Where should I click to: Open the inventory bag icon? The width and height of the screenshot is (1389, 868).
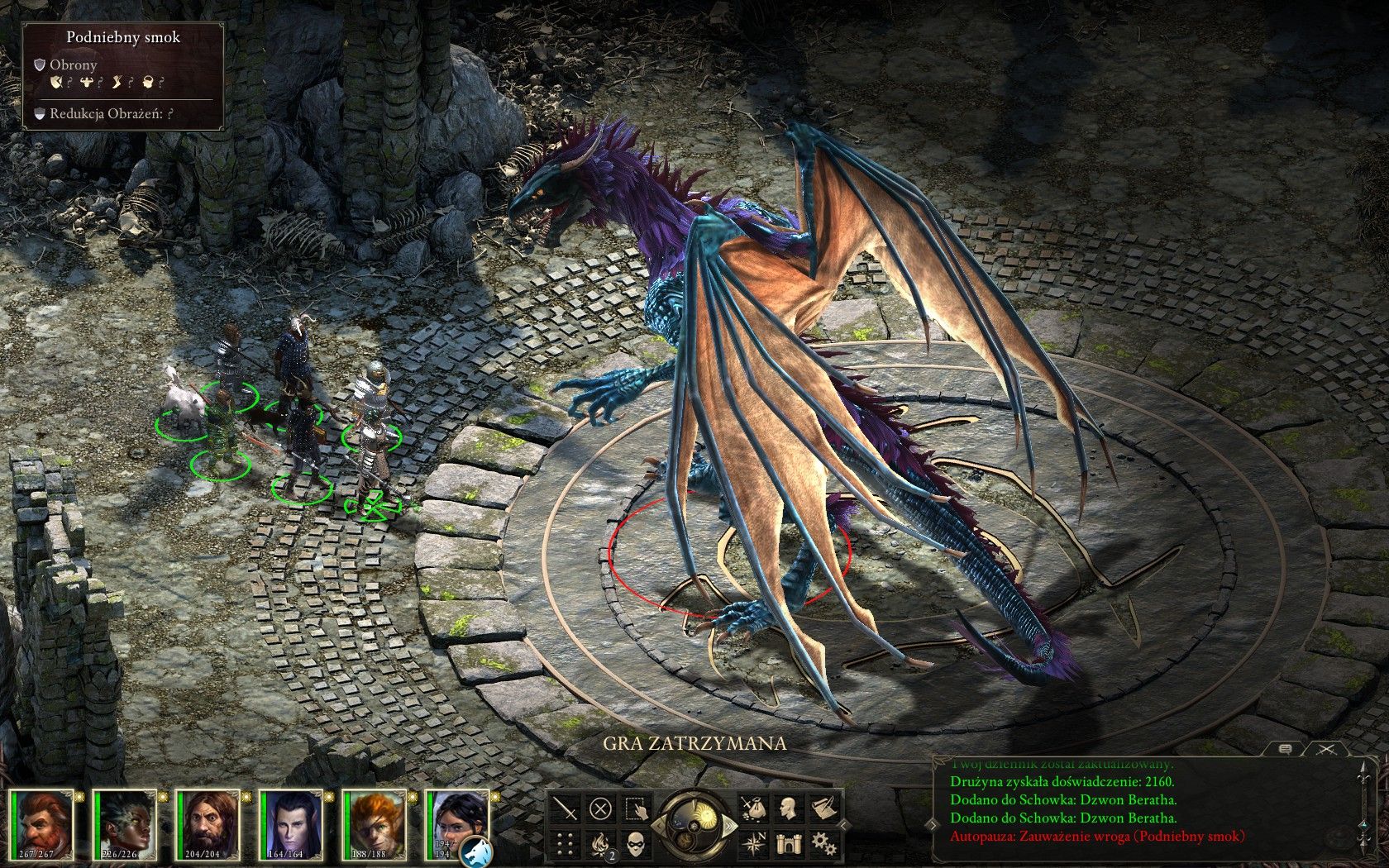(x=753, y=808)
